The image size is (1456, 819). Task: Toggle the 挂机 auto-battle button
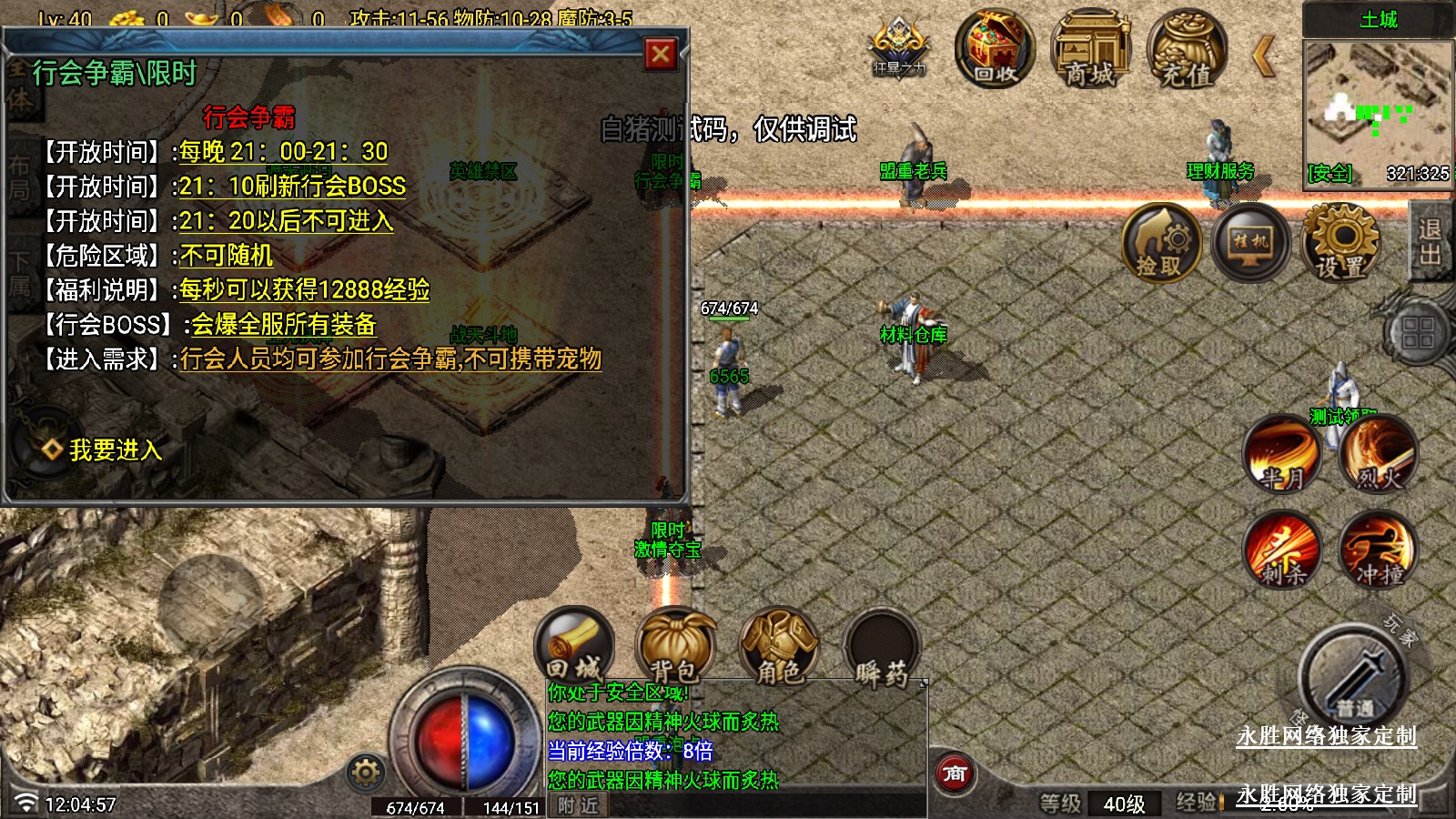[x=1250, y=243]
